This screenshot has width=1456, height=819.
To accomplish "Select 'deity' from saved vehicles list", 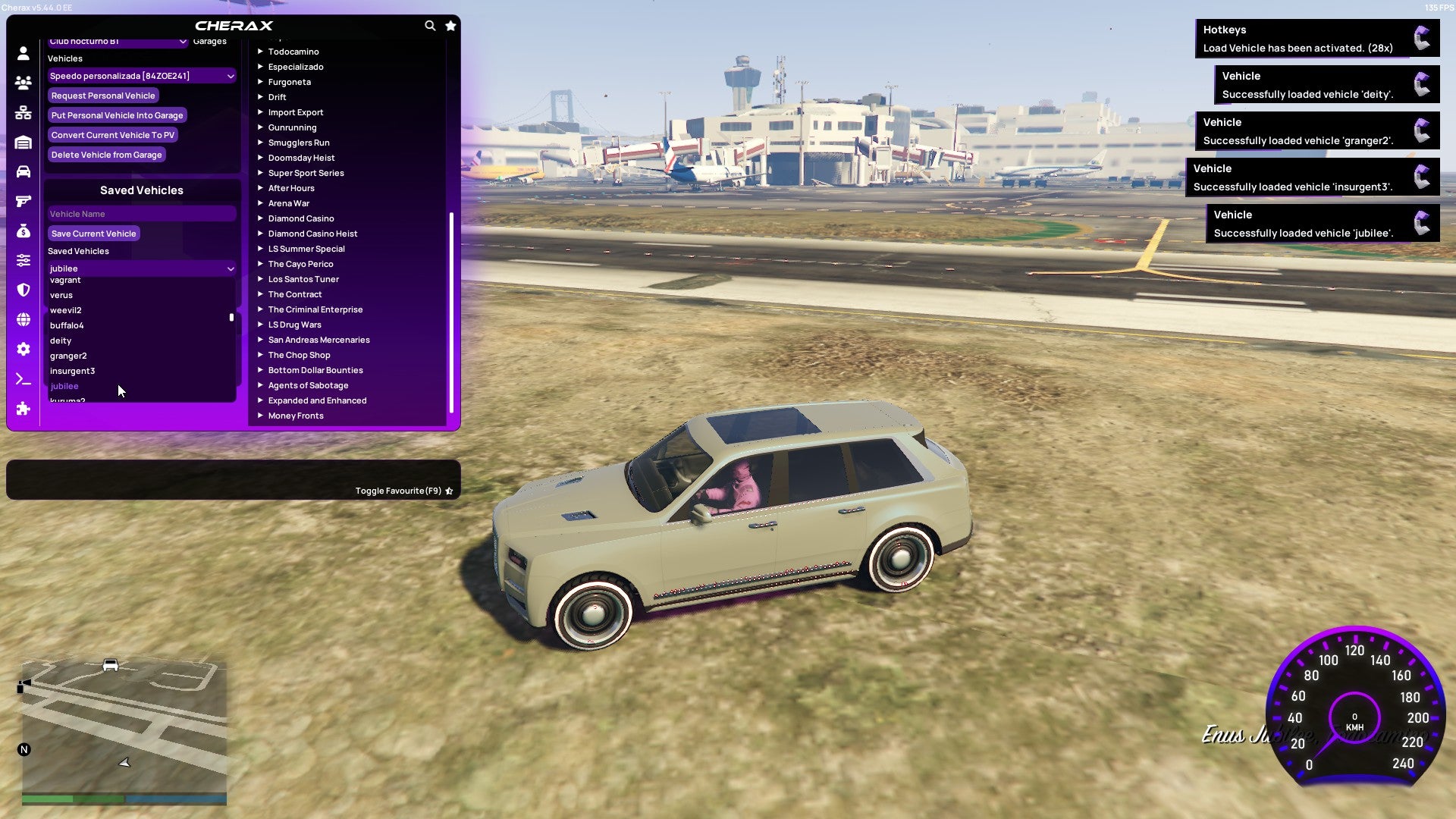I will coord(61,340).
